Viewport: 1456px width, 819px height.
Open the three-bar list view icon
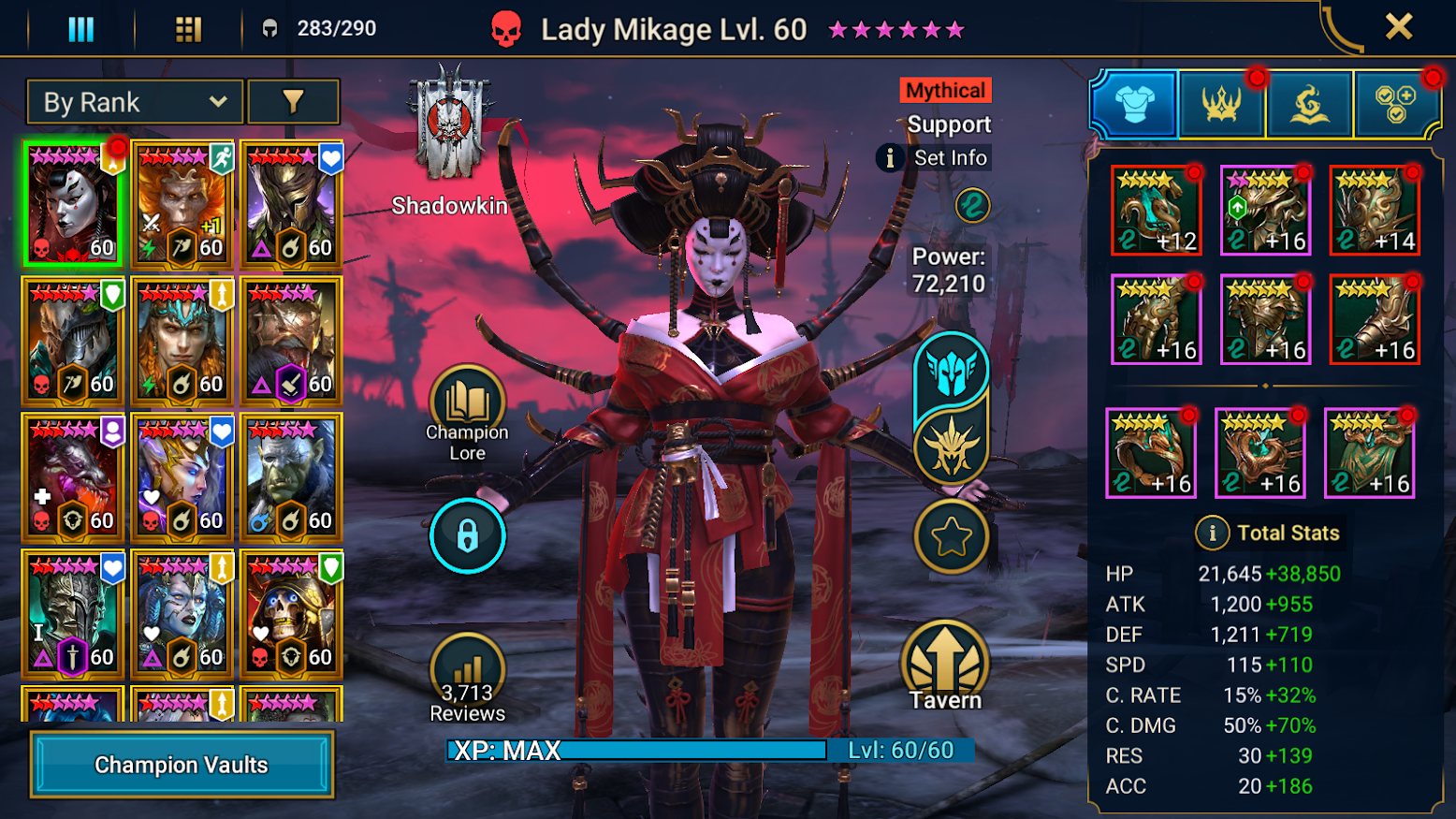coord(81,30)
